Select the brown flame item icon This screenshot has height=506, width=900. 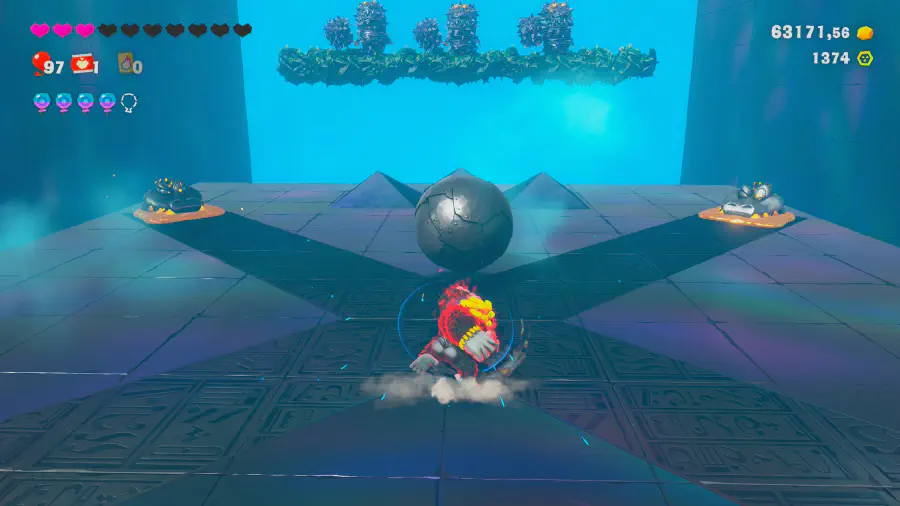(x=126, y=65)
